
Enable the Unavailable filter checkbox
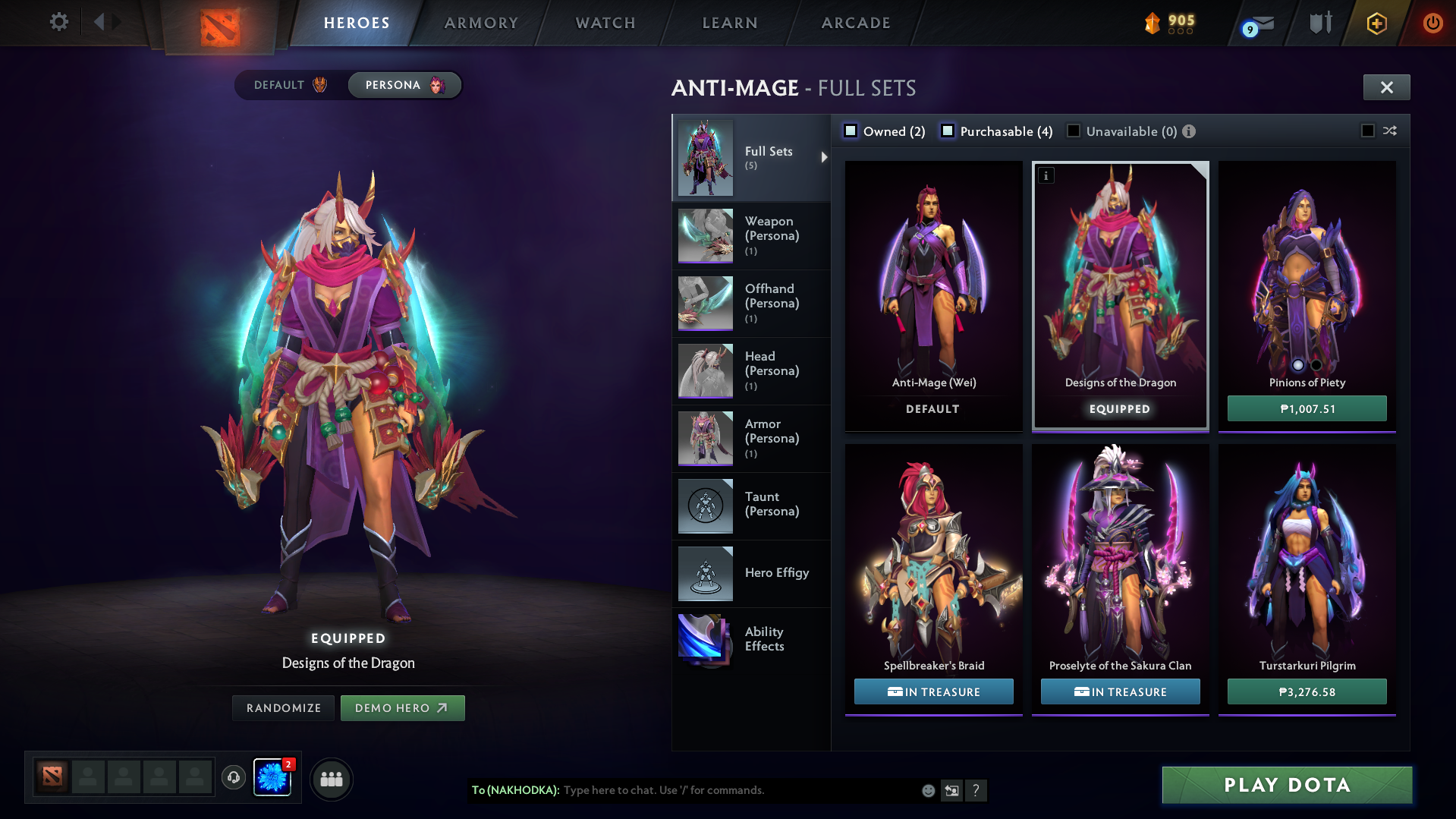click(x=1074, y=131)
